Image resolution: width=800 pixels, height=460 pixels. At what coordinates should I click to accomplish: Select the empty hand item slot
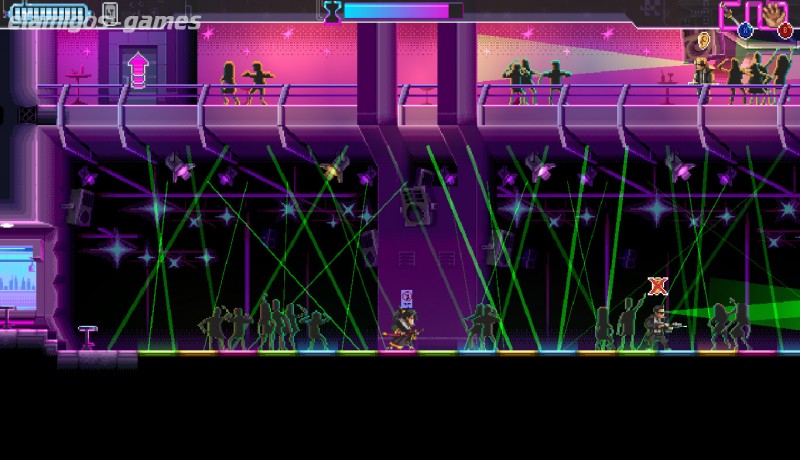click(772, 15)
